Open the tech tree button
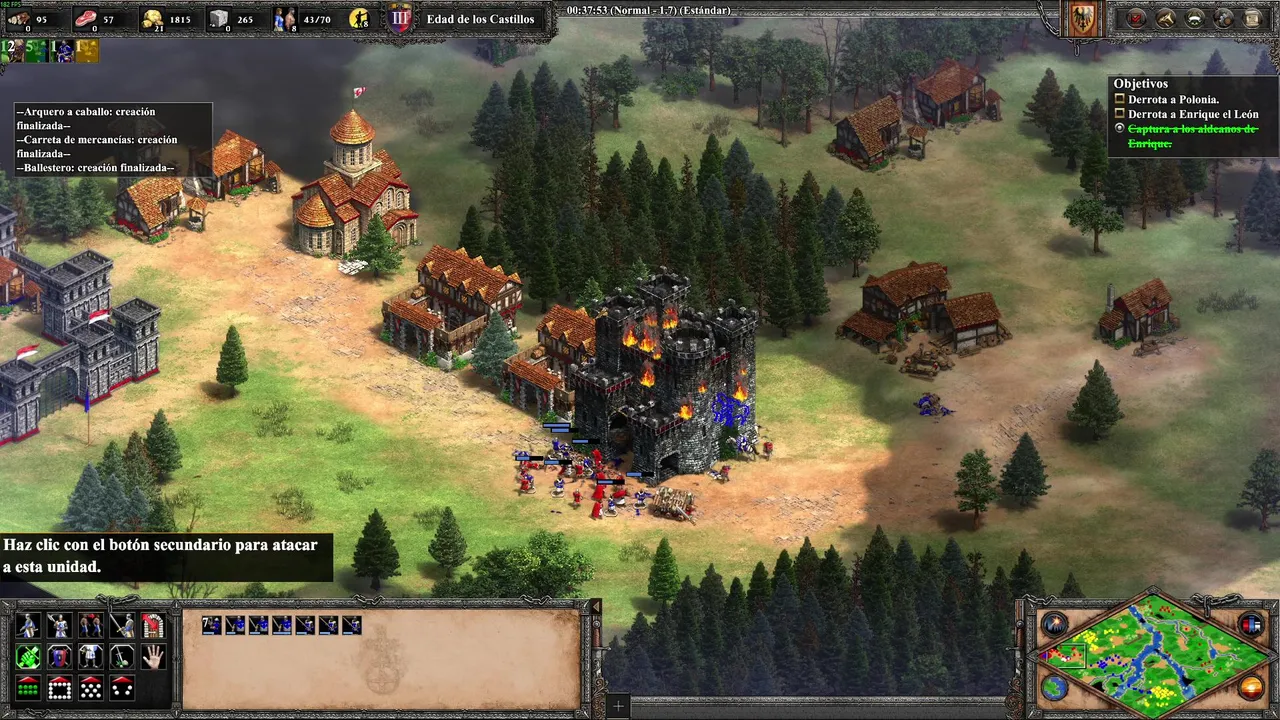Screen dimensions: 1280x720 [1195, 18]
